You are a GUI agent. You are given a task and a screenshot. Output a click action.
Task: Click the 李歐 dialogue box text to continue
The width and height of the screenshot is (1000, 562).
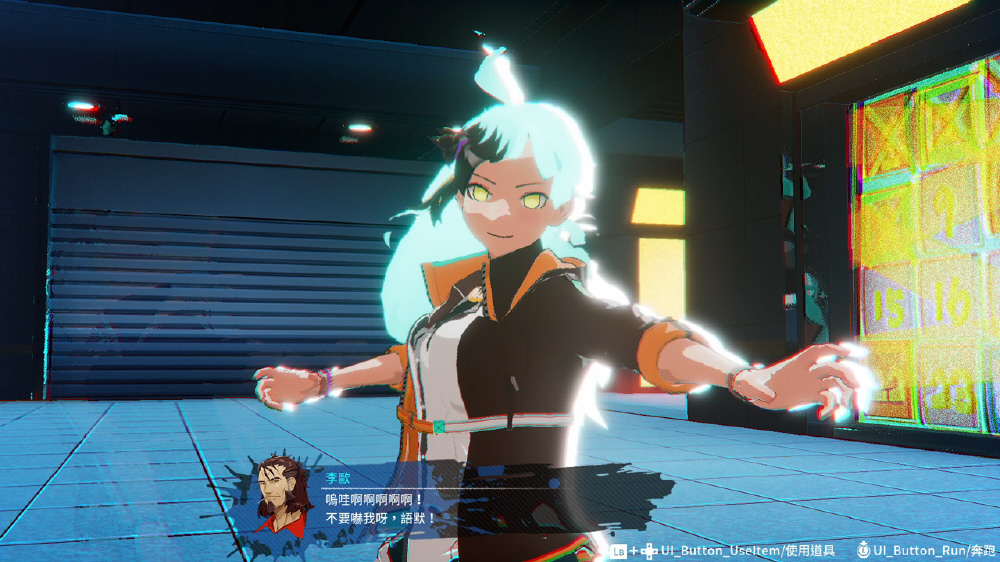[x=381, y=509]
